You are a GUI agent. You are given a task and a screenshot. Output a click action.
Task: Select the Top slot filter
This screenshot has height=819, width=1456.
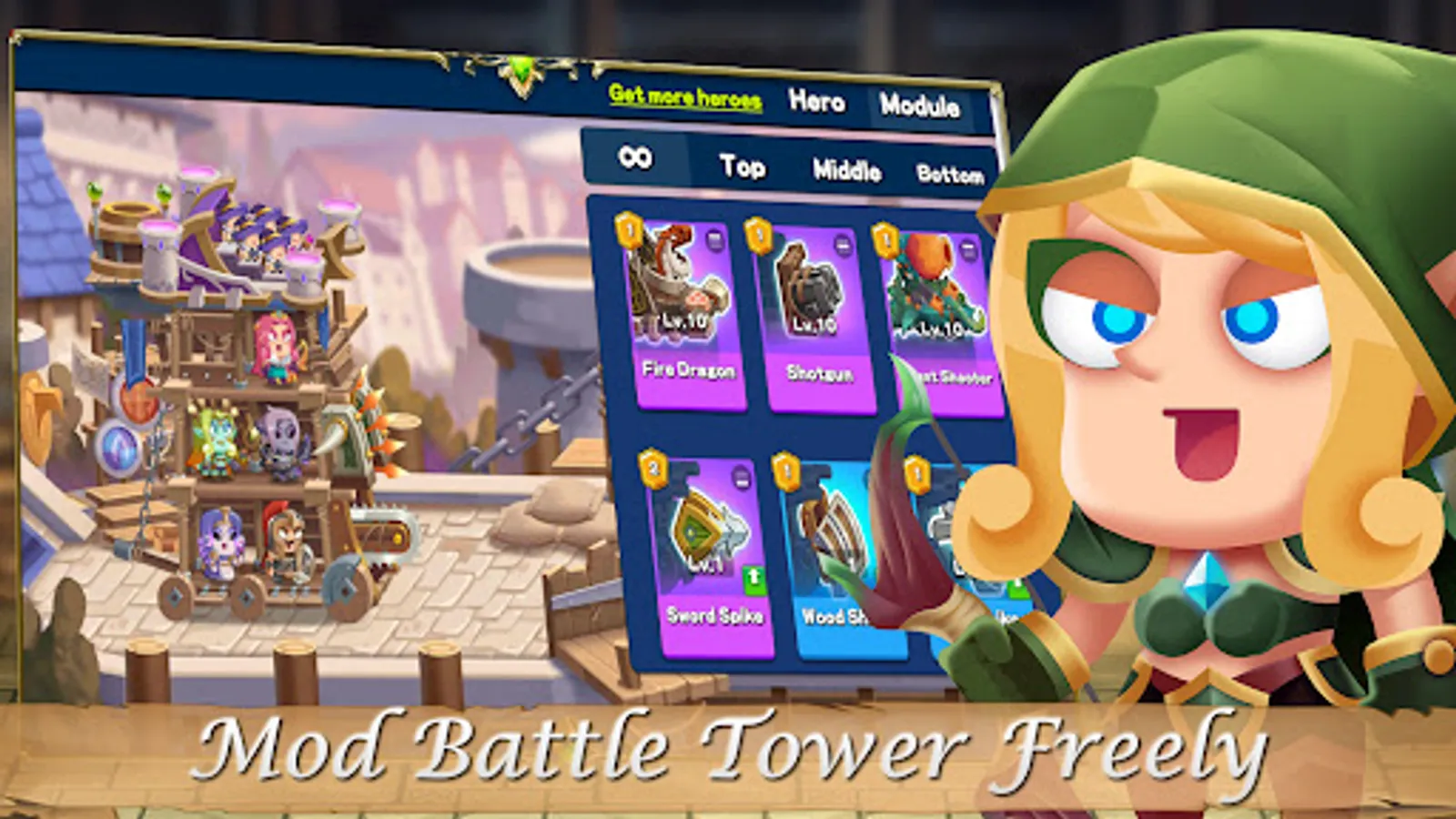click(x=743, y=166)
